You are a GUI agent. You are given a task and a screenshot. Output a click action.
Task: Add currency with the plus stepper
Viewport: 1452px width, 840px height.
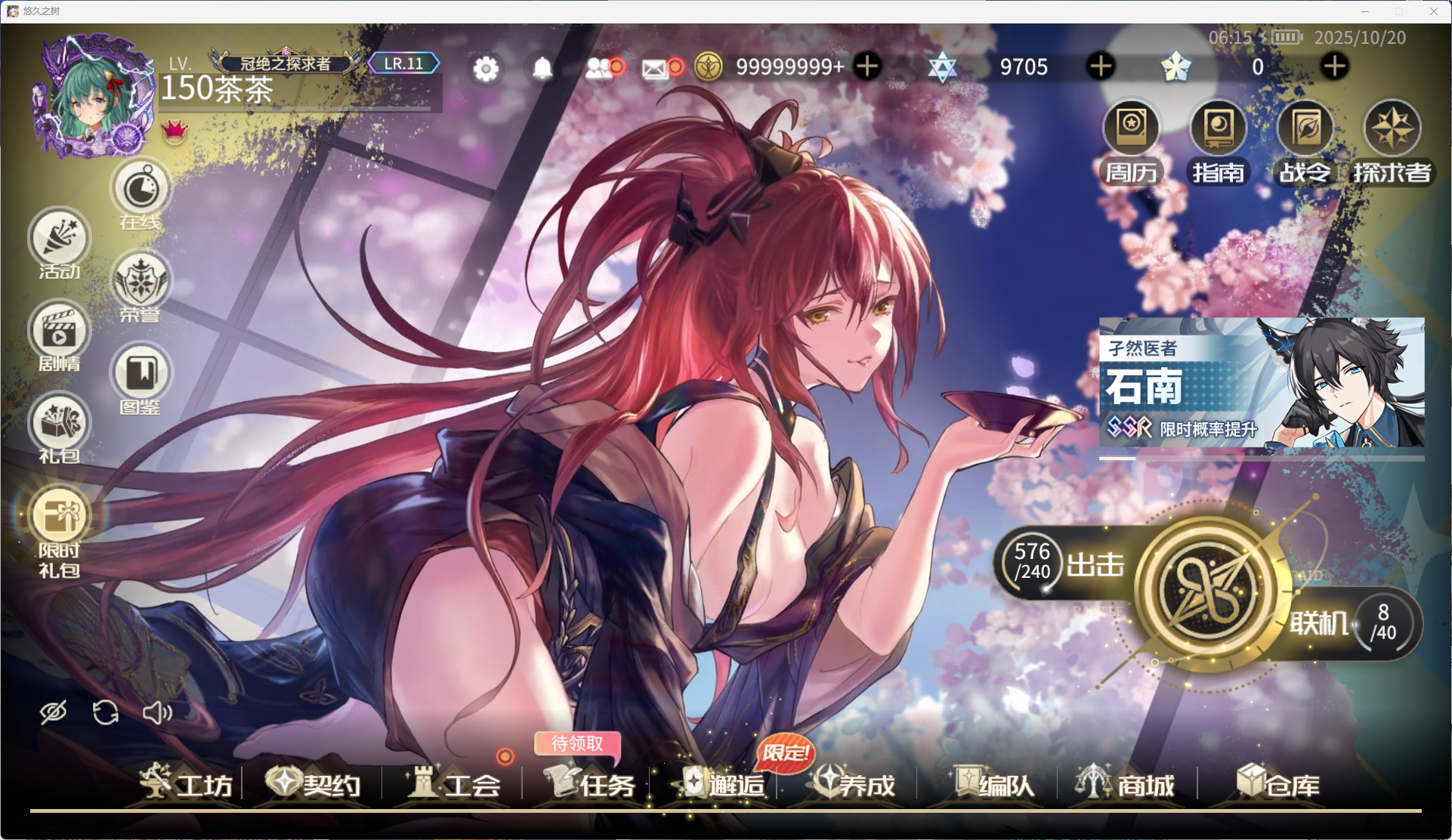867,66
